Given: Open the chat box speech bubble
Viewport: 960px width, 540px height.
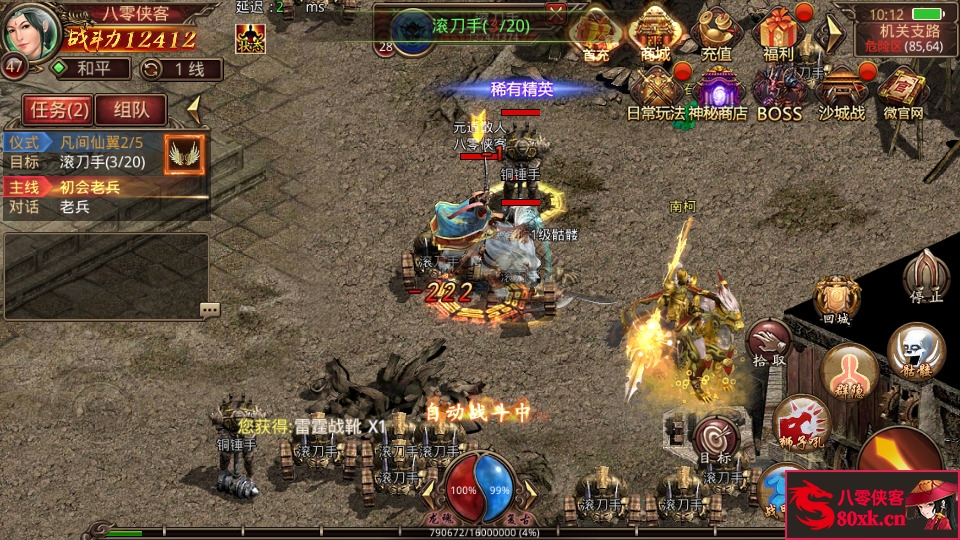Looking at the screenshot, I should [x=209, y=310].
